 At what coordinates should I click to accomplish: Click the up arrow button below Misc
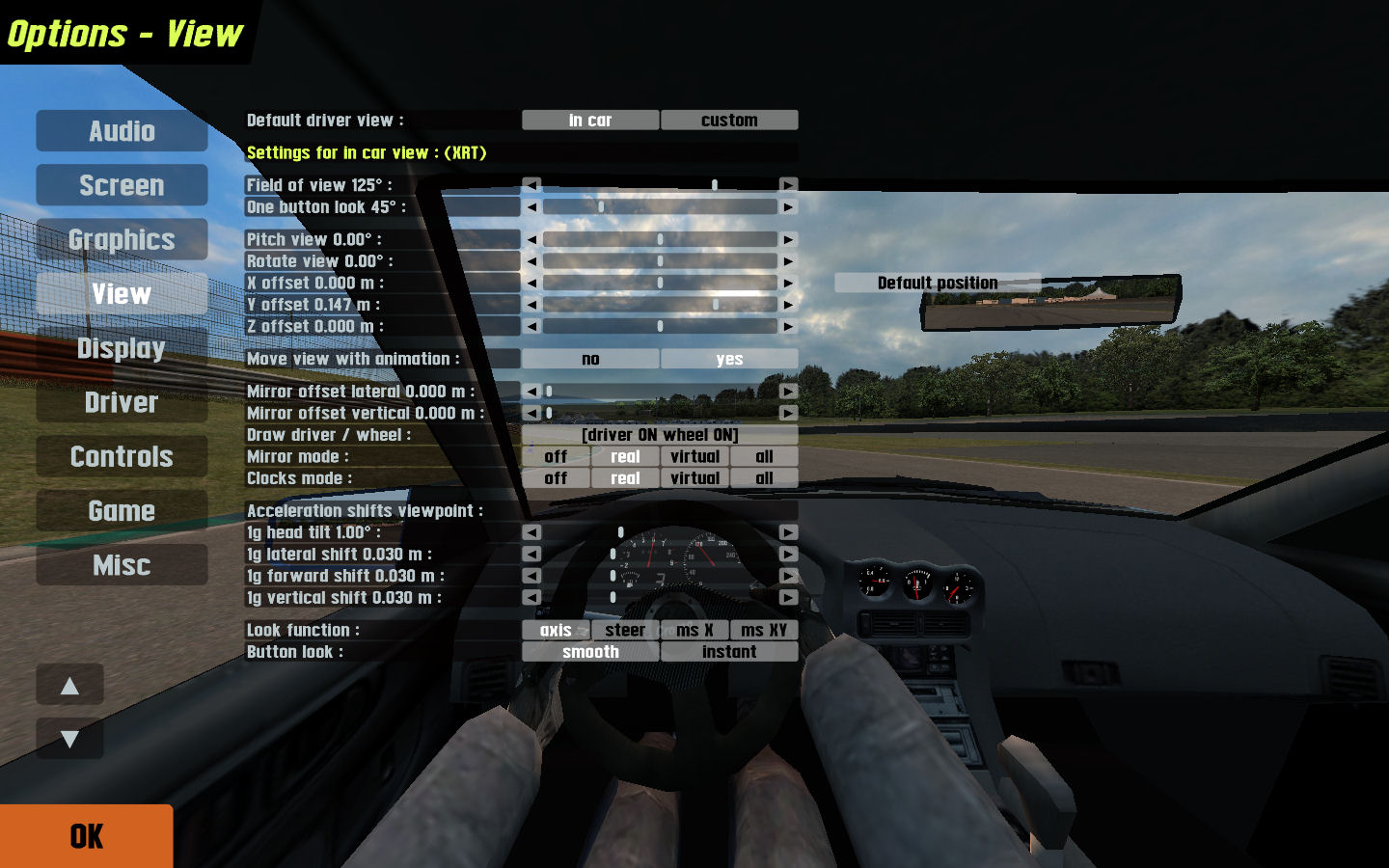(x=69, y=686)
